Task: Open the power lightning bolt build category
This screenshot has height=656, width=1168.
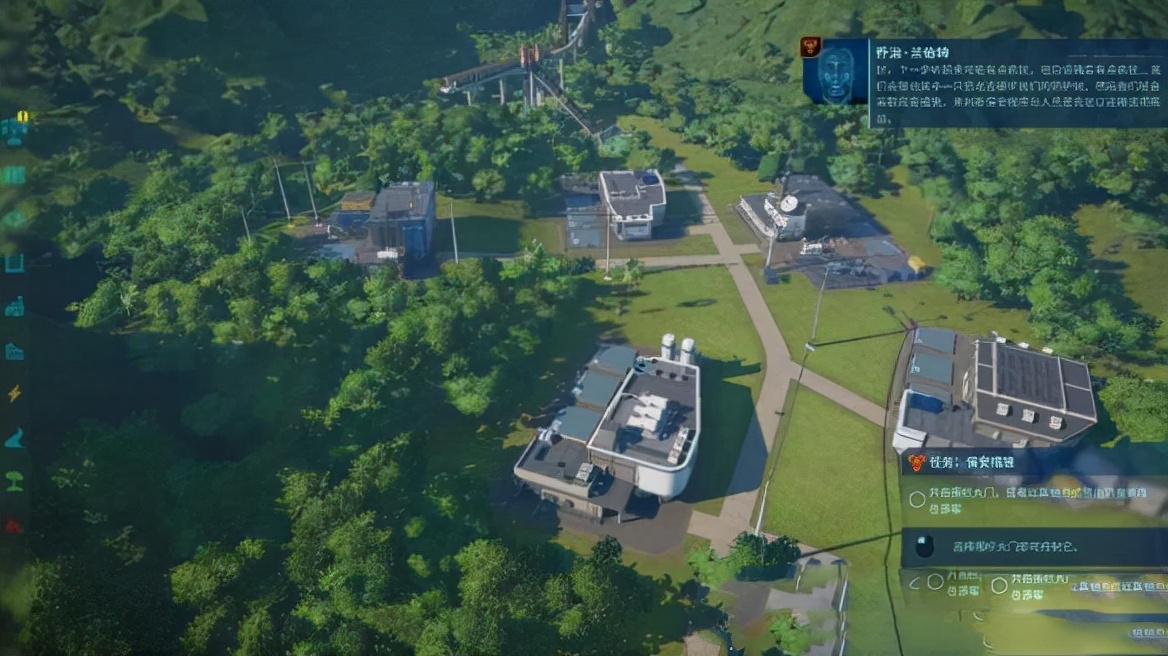Action: (14, 394)
